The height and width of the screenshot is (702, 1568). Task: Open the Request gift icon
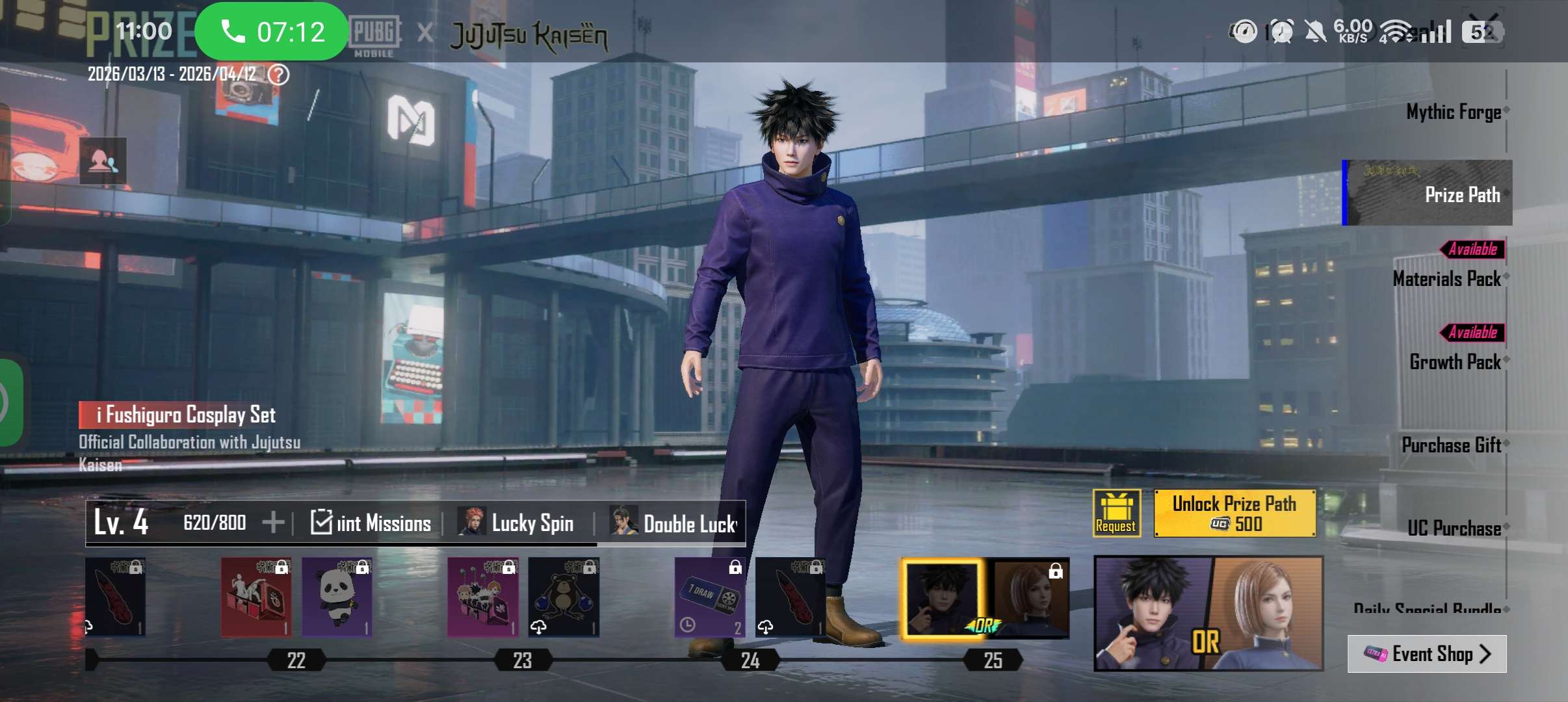pyautogui.click(x=1116, y=513)
